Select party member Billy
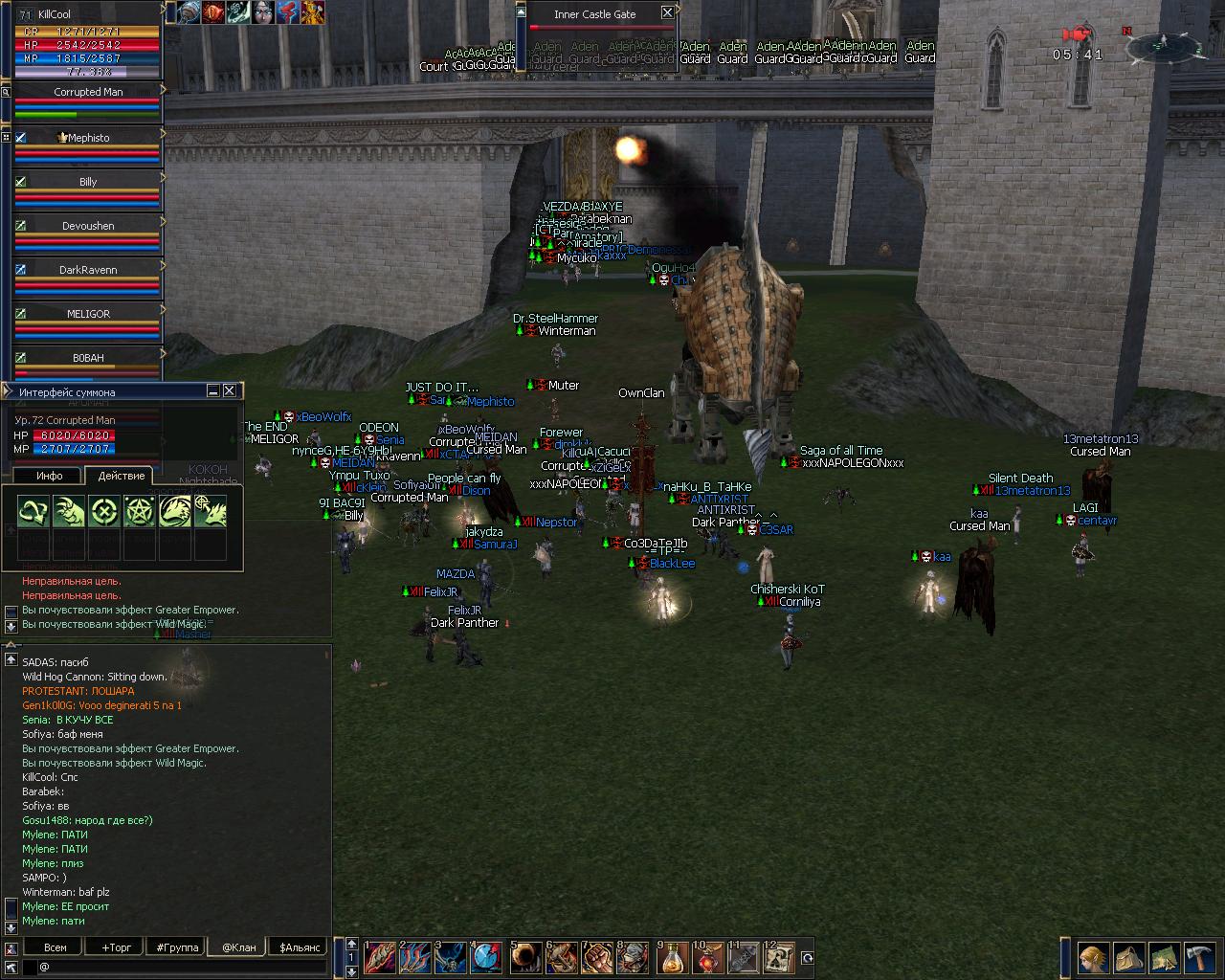Screen dimensions: 1225x980 88,182
